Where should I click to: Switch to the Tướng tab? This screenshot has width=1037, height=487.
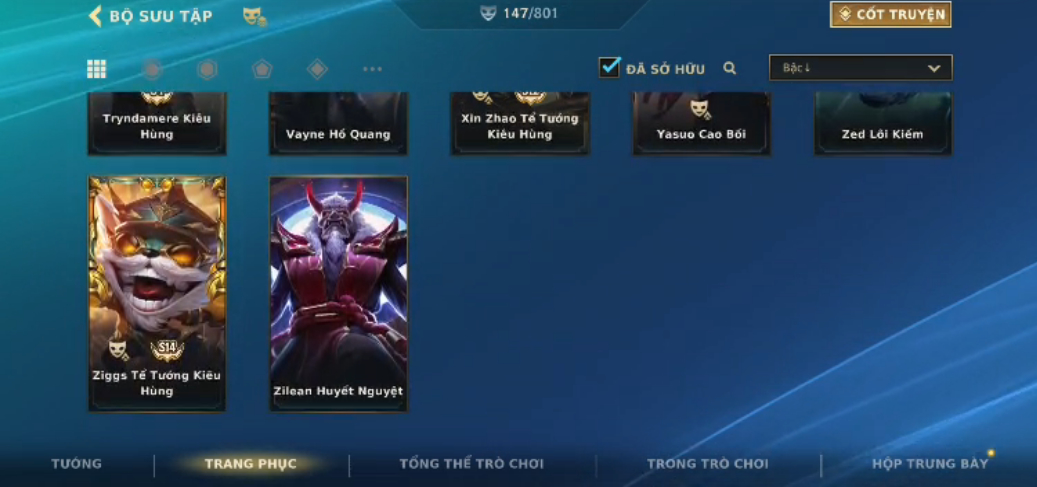pos(77,464)
